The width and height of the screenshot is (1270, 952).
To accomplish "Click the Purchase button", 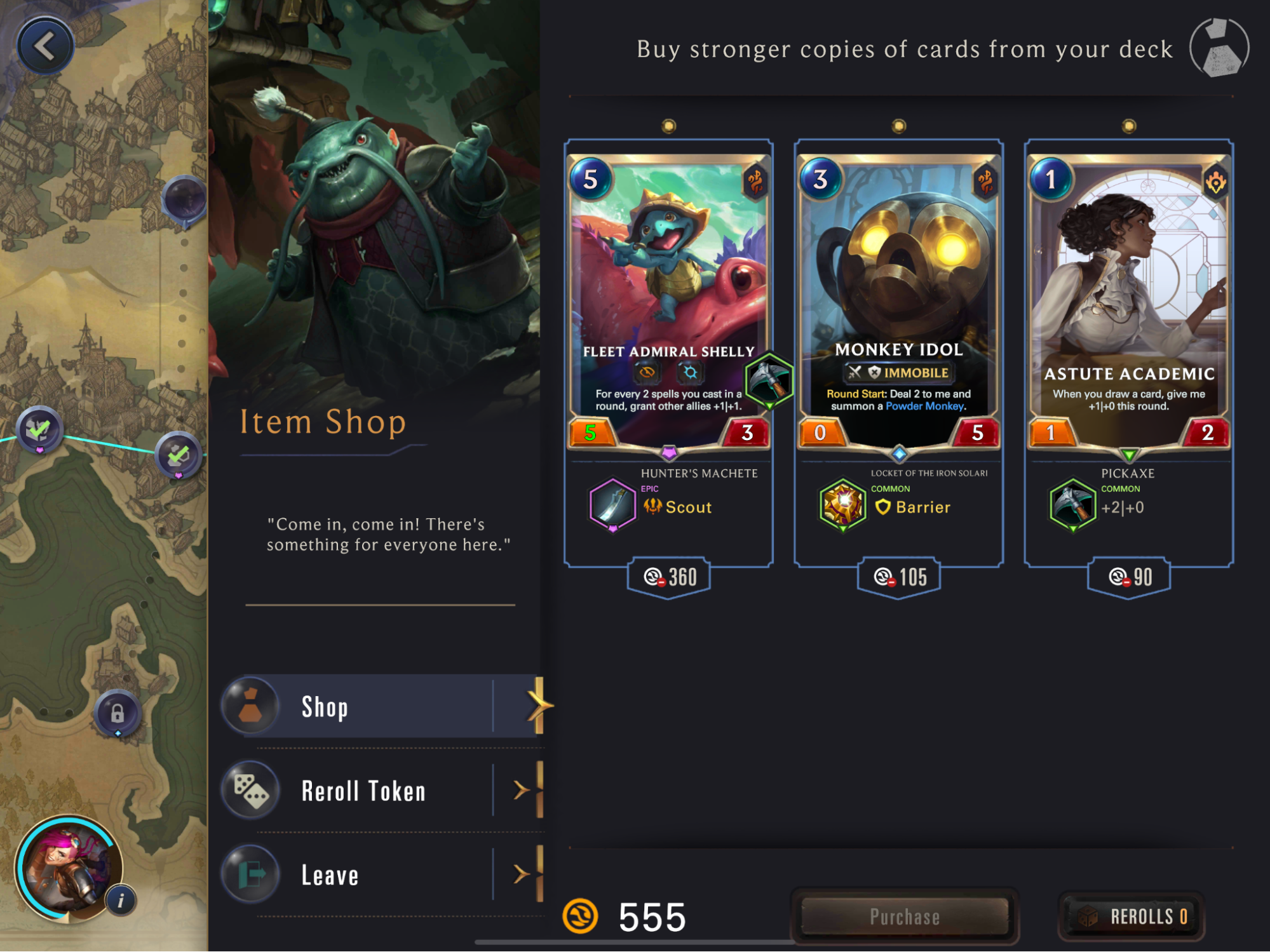I will (905, 916).
